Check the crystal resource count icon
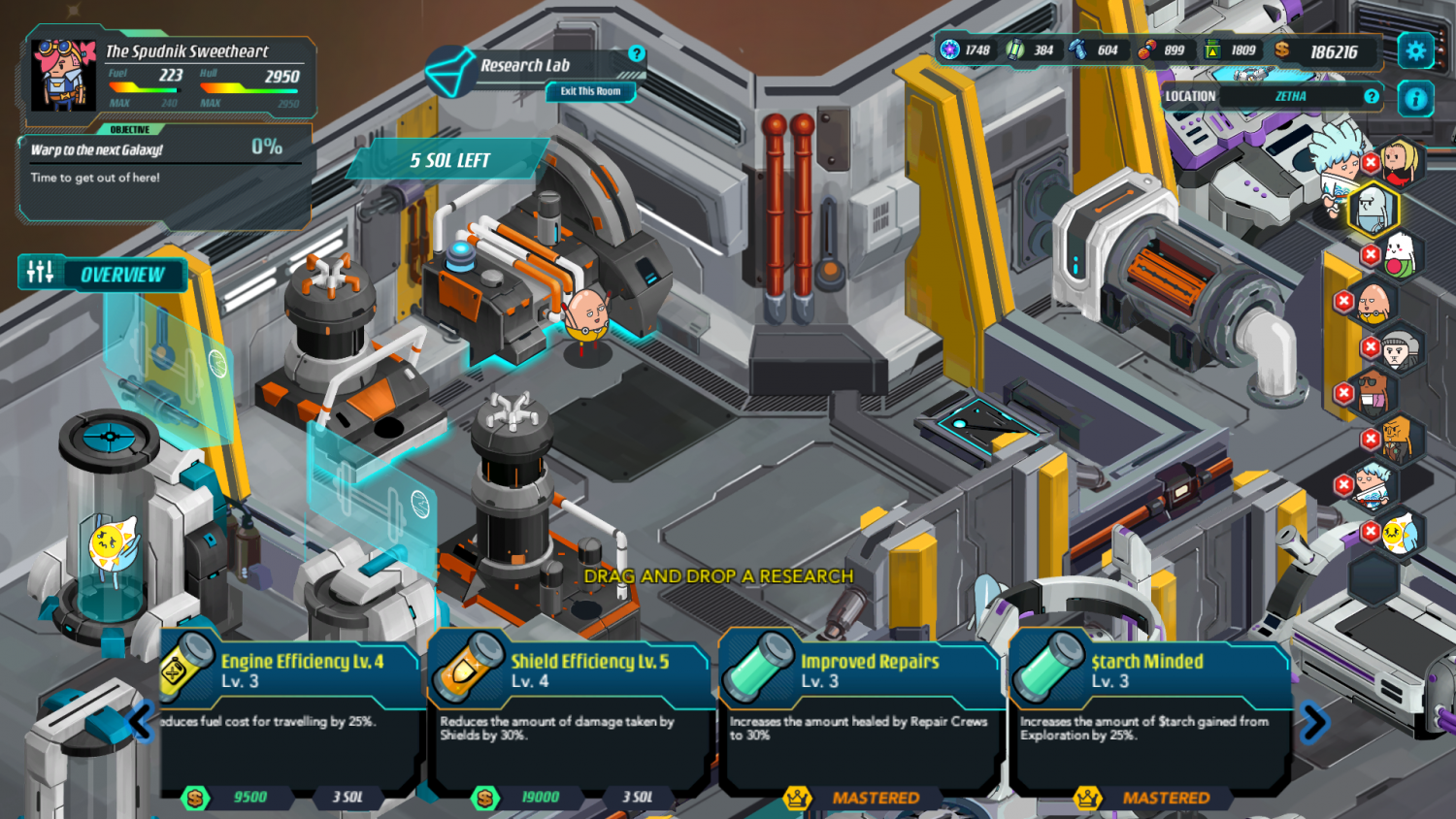Image resolution: width=1456 pixels, height=819 pixels. coord(1079,49)
